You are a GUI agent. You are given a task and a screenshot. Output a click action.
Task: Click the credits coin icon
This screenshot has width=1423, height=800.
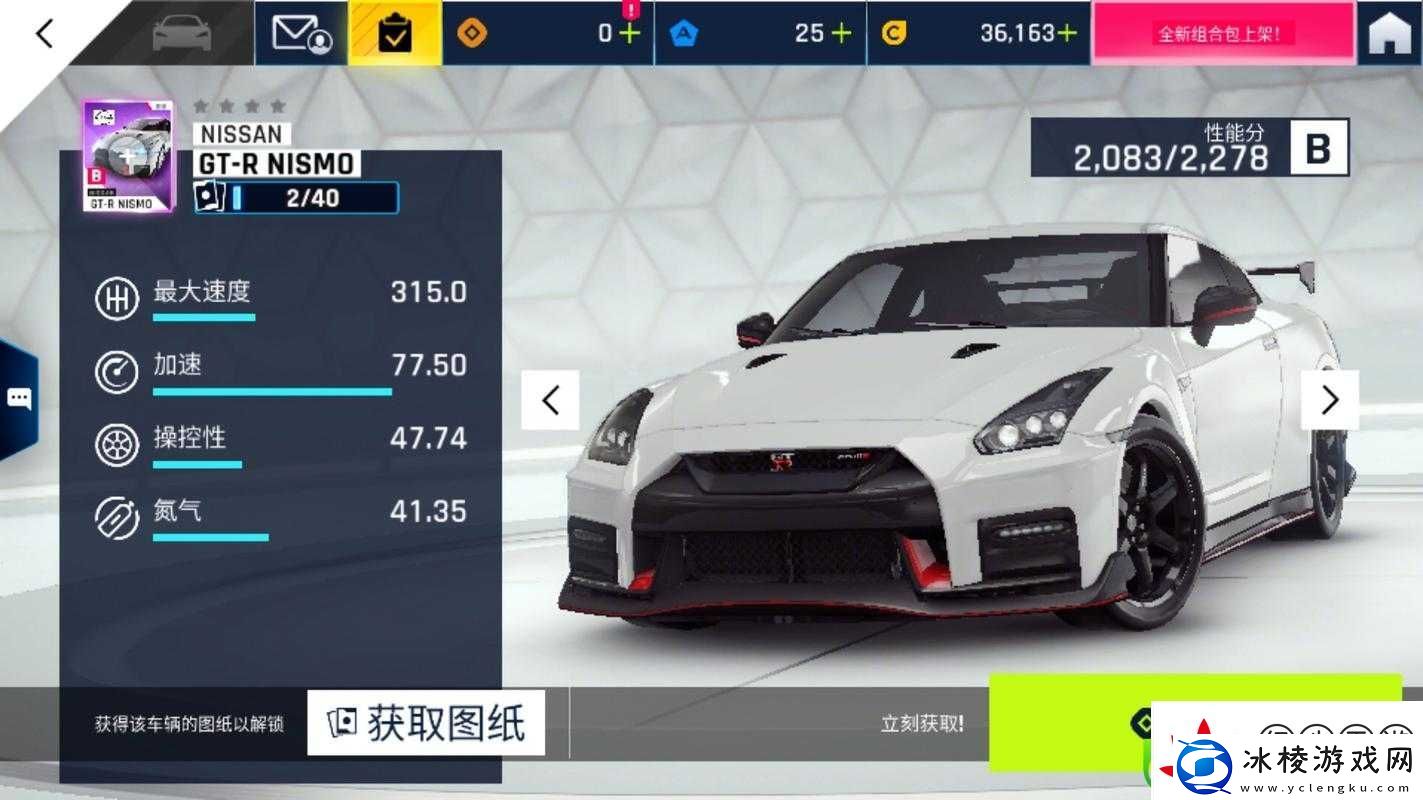click(x=894, y=32)
